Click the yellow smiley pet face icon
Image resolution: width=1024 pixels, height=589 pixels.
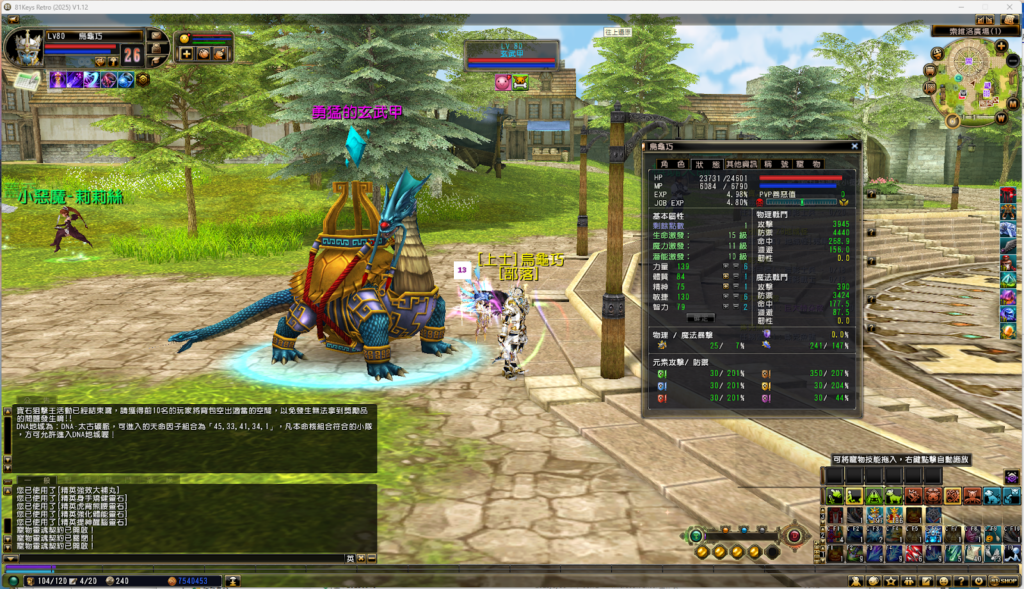point(185,39)
